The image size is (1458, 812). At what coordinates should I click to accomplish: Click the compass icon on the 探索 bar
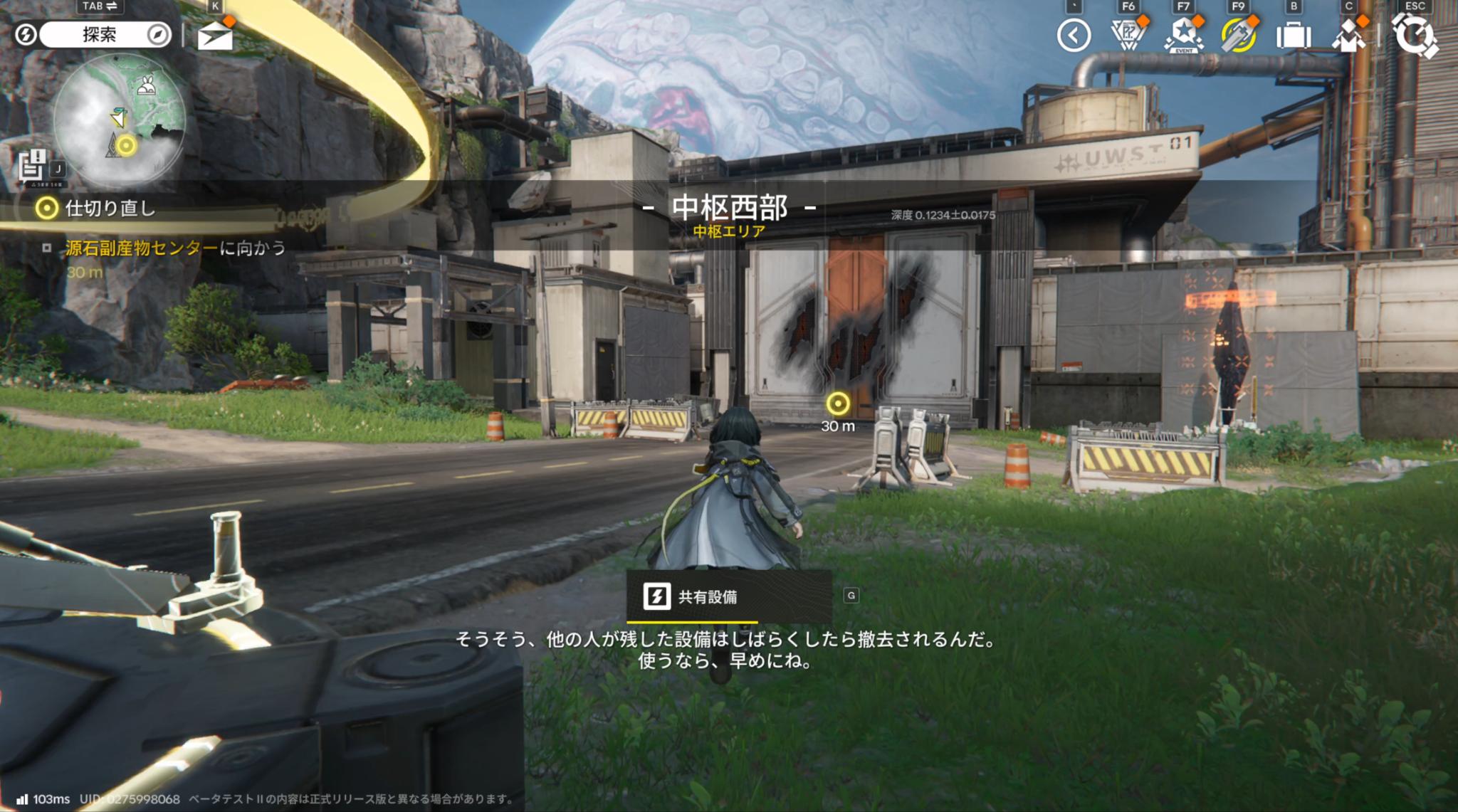click(158, 33)
